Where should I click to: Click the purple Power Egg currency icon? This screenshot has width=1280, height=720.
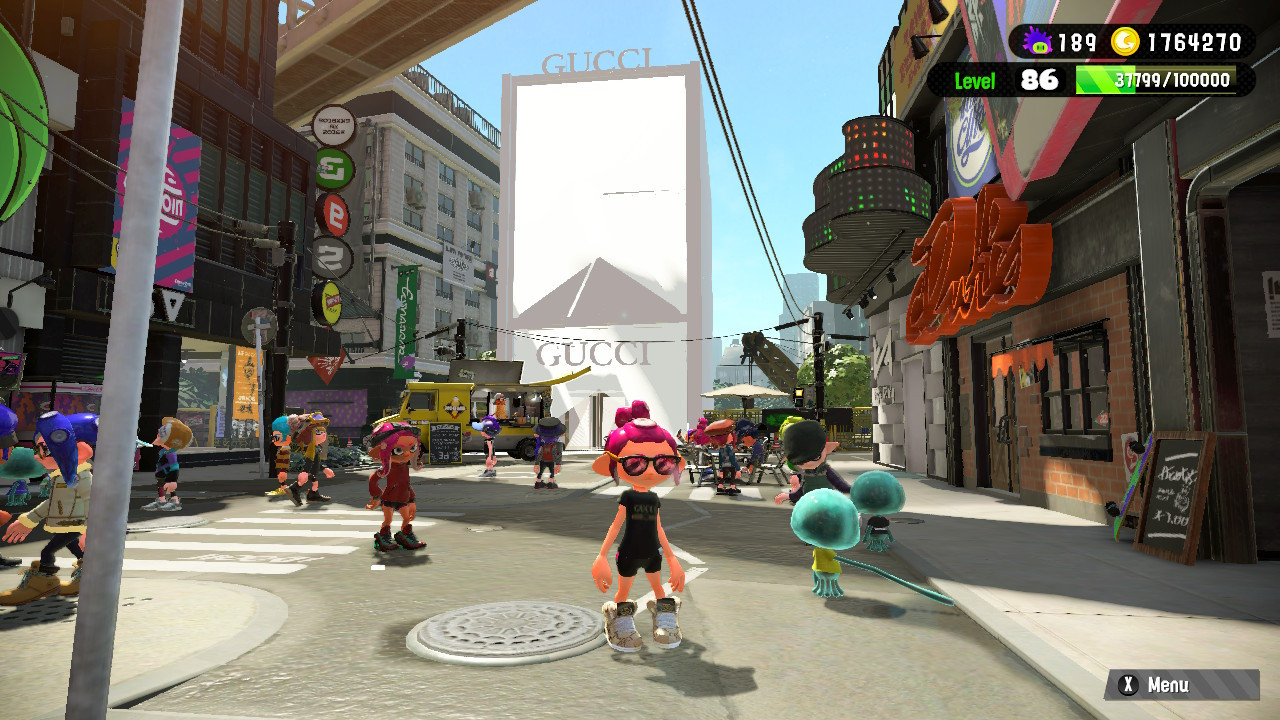tap(1040, 40)
